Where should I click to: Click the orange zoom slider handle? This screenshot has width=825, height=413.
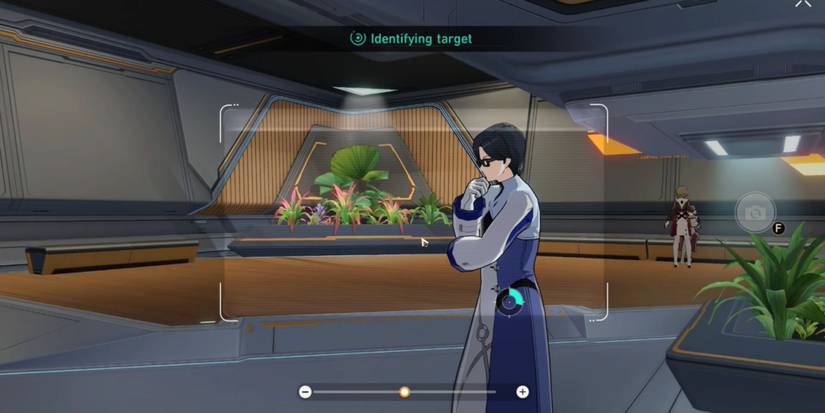point(404,392)
